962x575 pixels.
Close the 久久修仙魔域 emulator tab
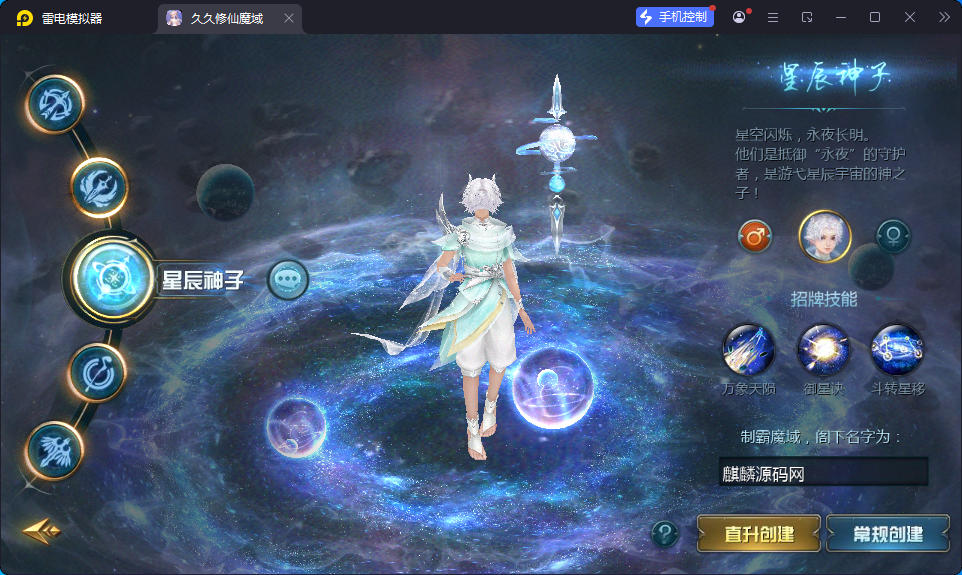click(289, 18)
